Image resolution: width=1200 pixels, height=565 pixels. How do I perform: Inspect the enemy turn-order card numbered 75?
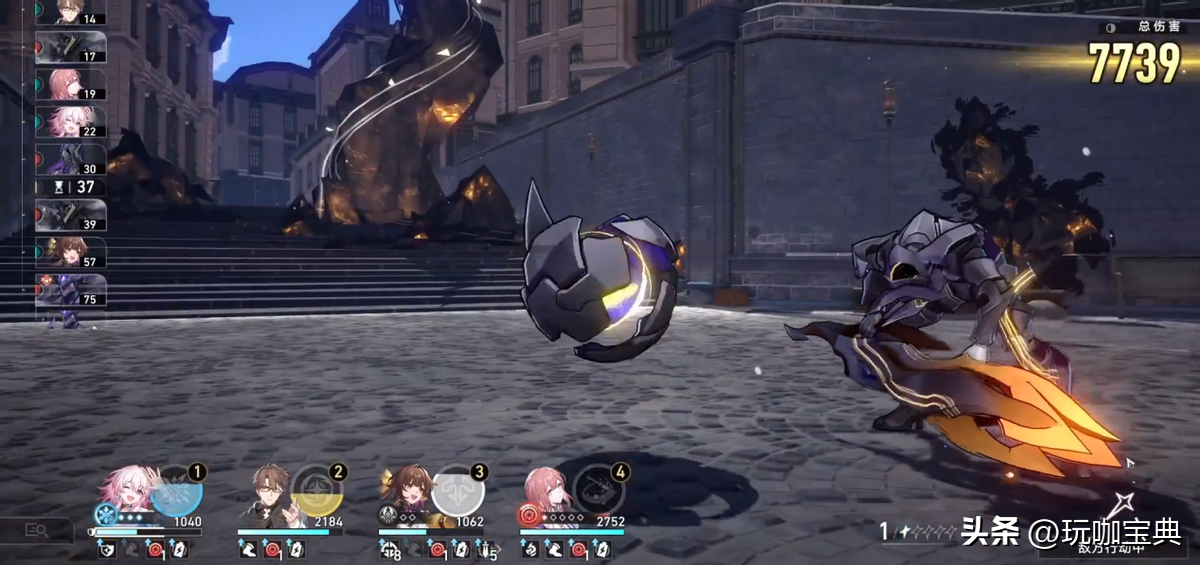click(72, 290)
